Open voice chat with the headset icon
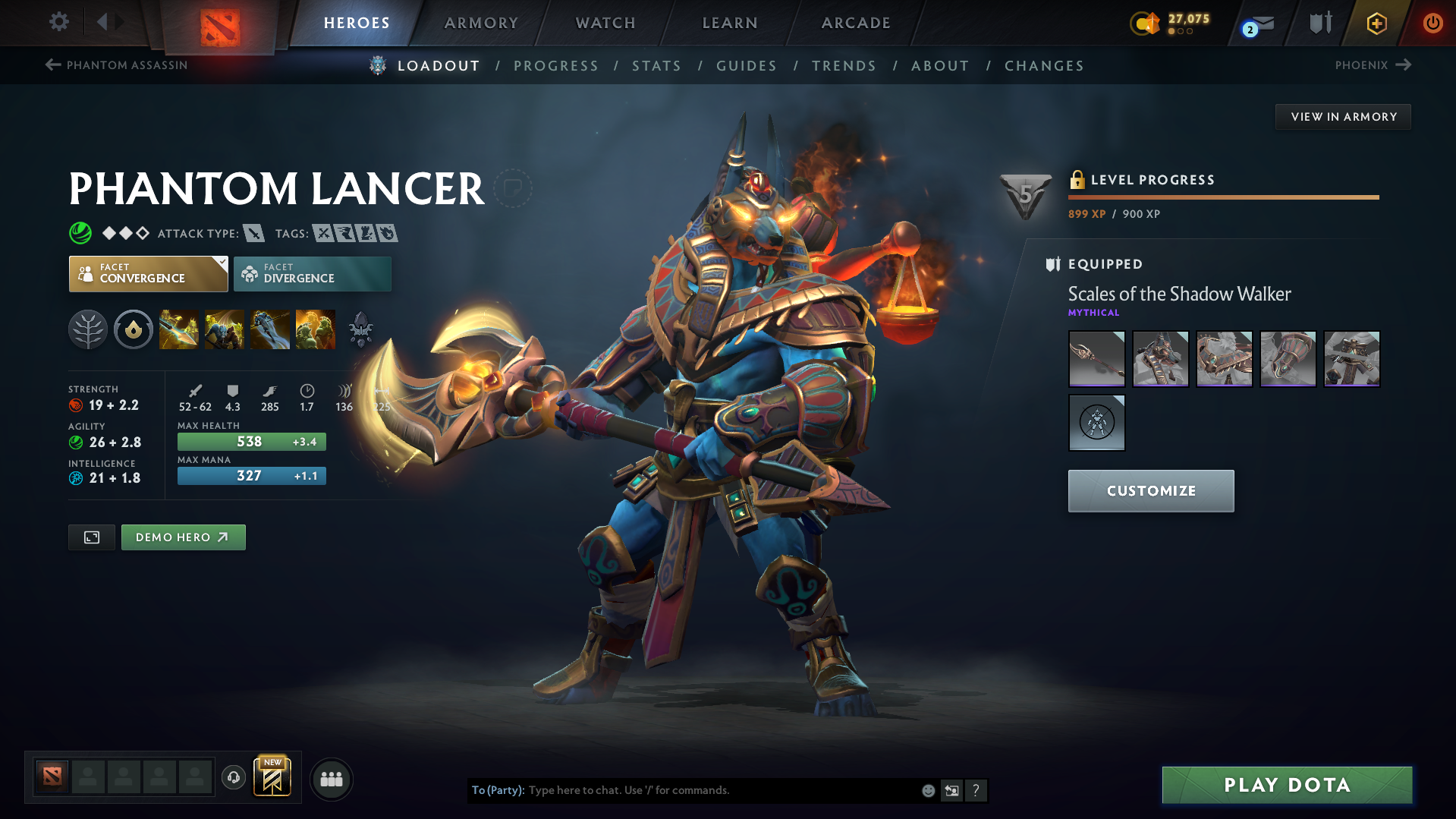This screenshot has width=1456, height=819. coord(233,778)
